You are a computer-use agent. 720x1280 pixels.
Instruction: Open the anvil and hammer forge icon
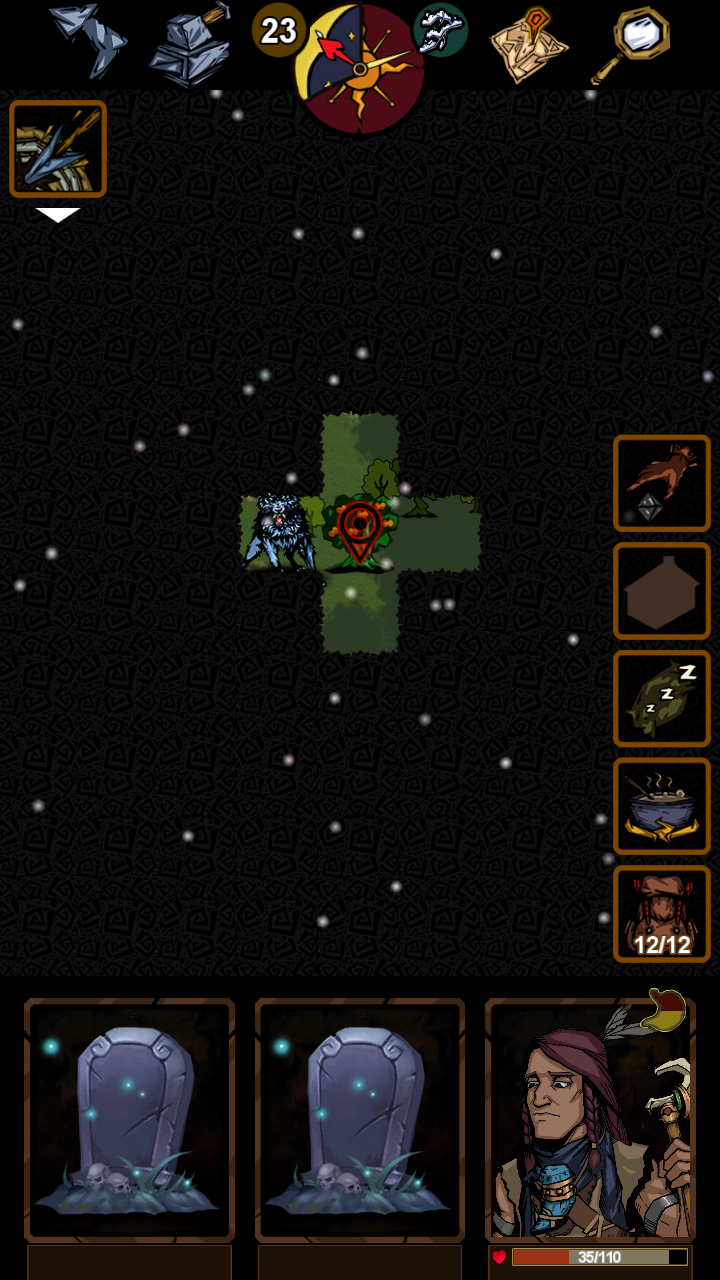point(191,44)
